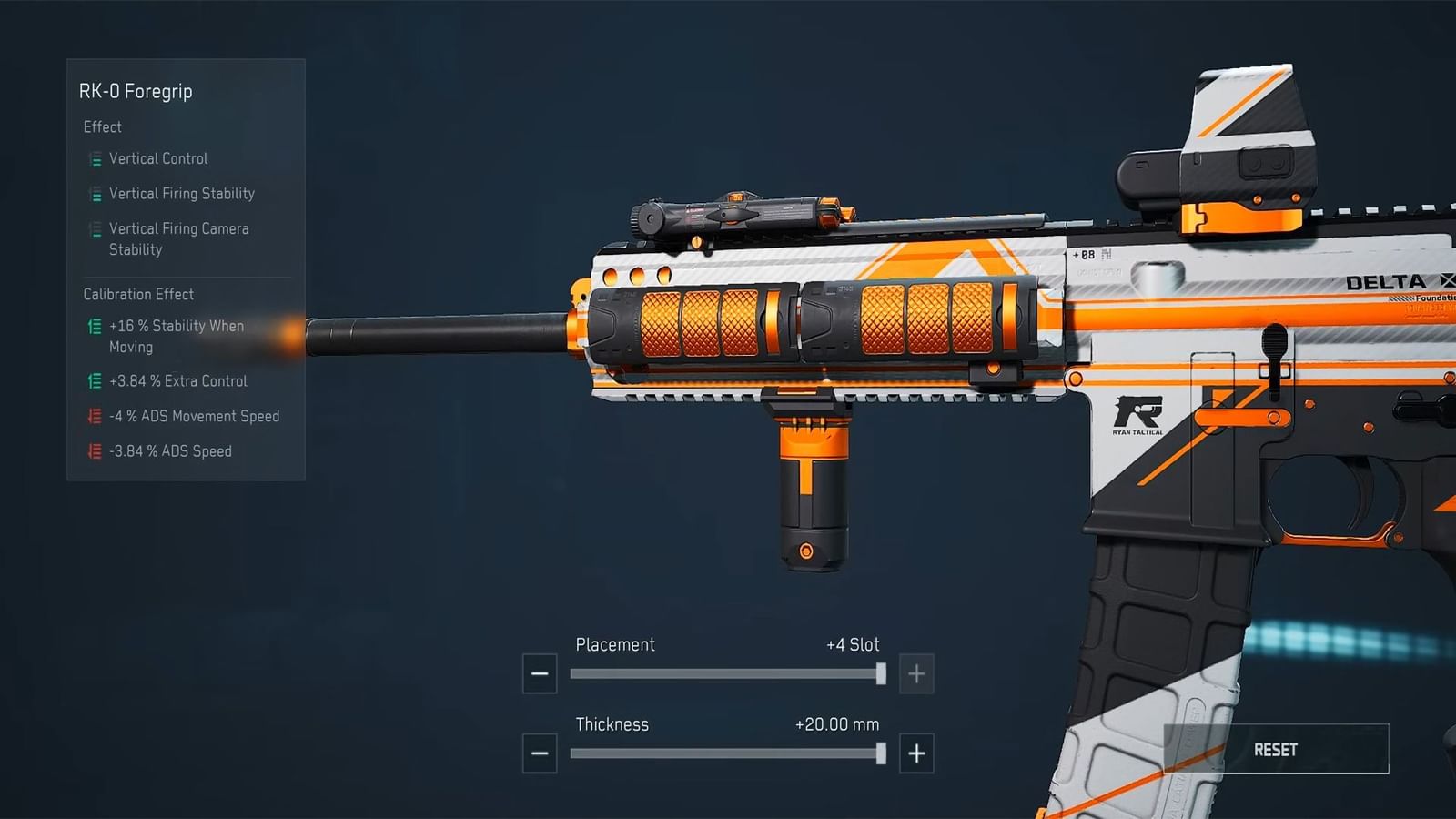The height and width of the screenshot is (819, 1456).
Task: Decrease Placement with the minus button
Action: 539,674
